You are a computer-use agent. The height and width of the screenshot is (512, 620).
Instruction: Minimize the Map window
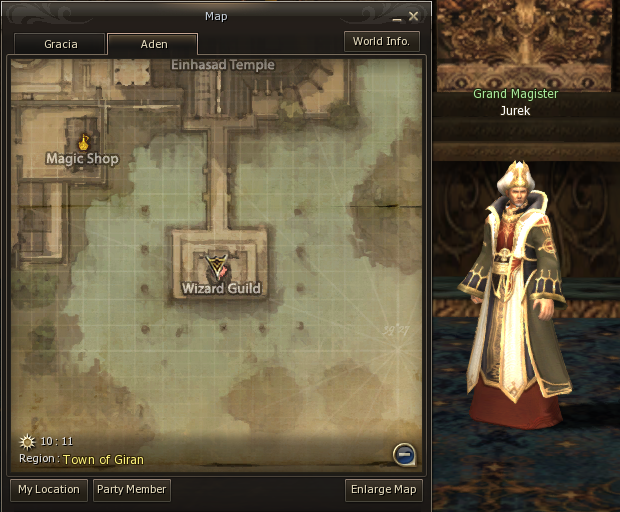coord(395,16)
